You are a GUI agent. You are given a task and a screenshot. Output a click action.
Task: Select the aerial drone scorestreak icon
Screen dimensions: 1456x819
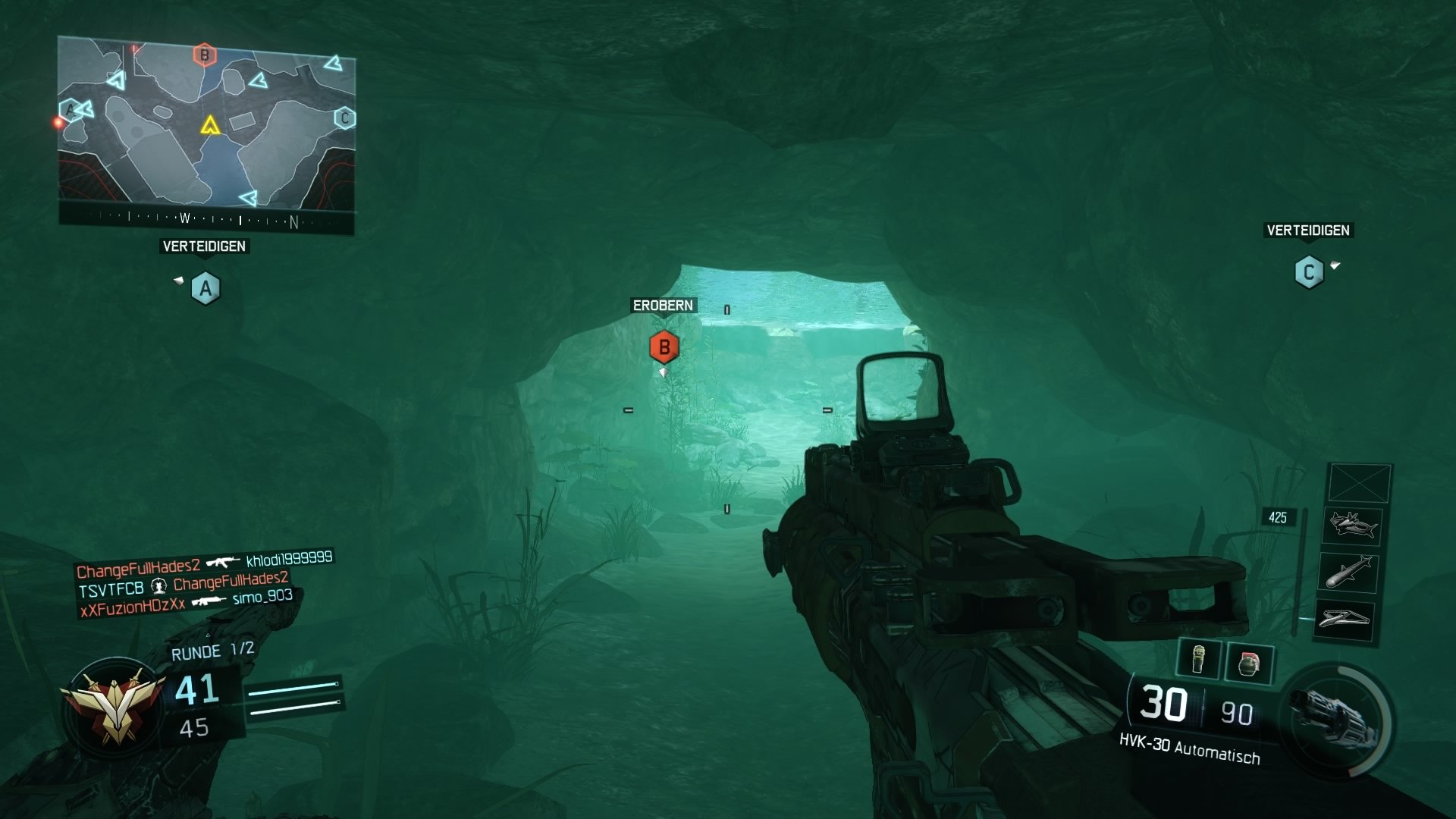[1353, 526]
